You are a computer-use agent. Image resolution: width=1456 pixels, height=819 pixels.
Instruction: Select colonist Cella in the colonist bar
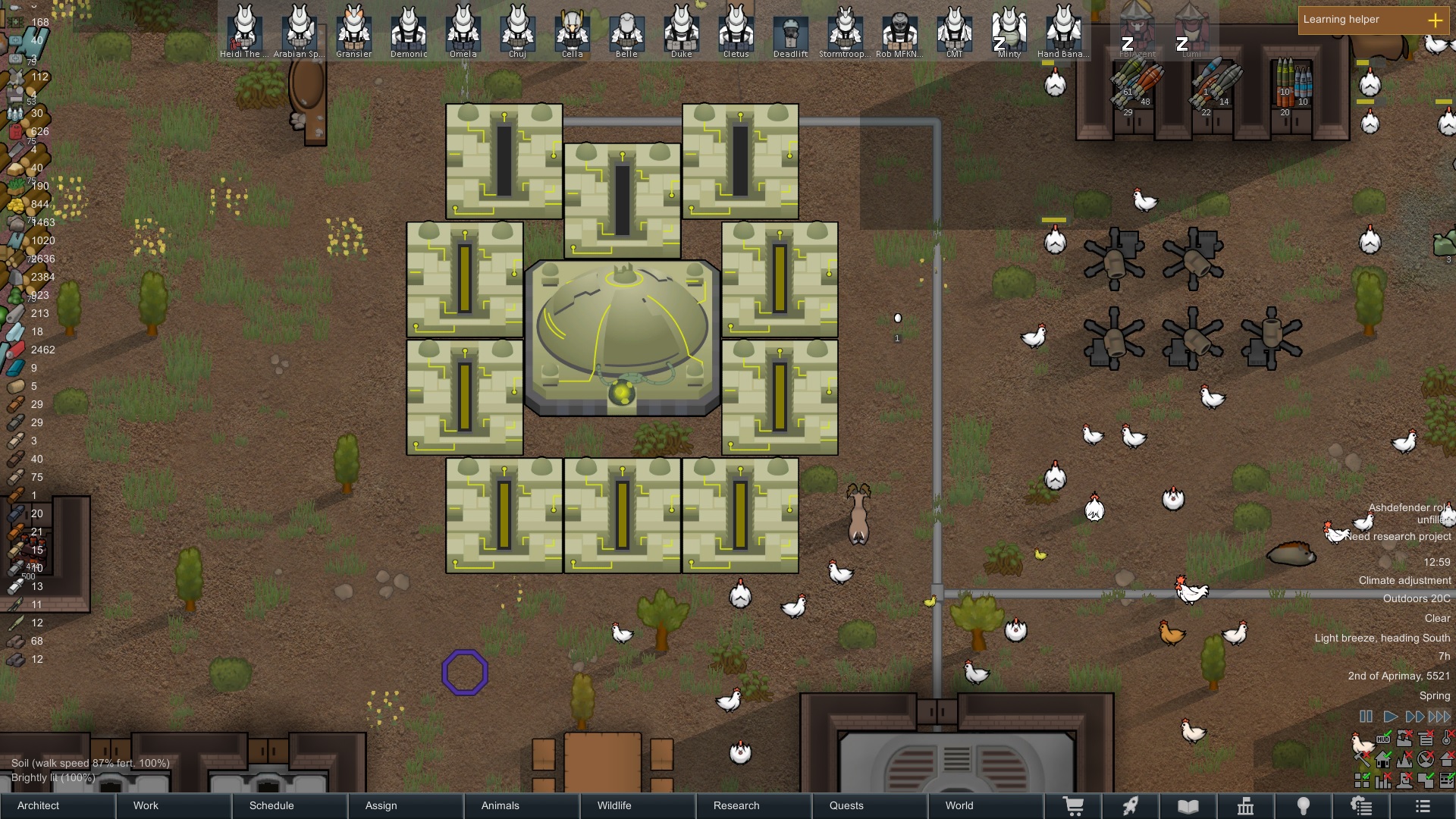(x=572, y=32)
